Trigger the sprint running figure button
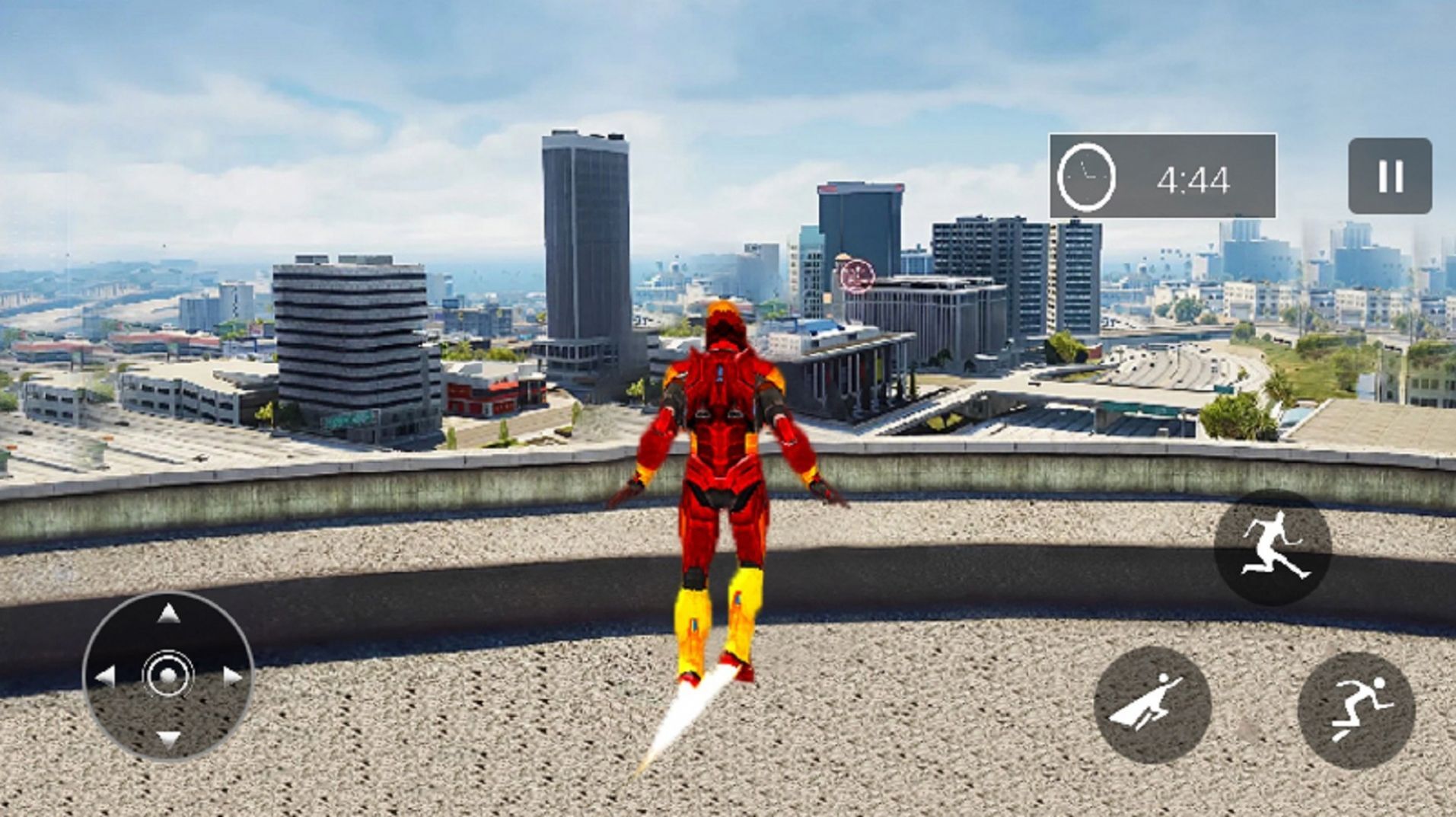 [1356, 710]
